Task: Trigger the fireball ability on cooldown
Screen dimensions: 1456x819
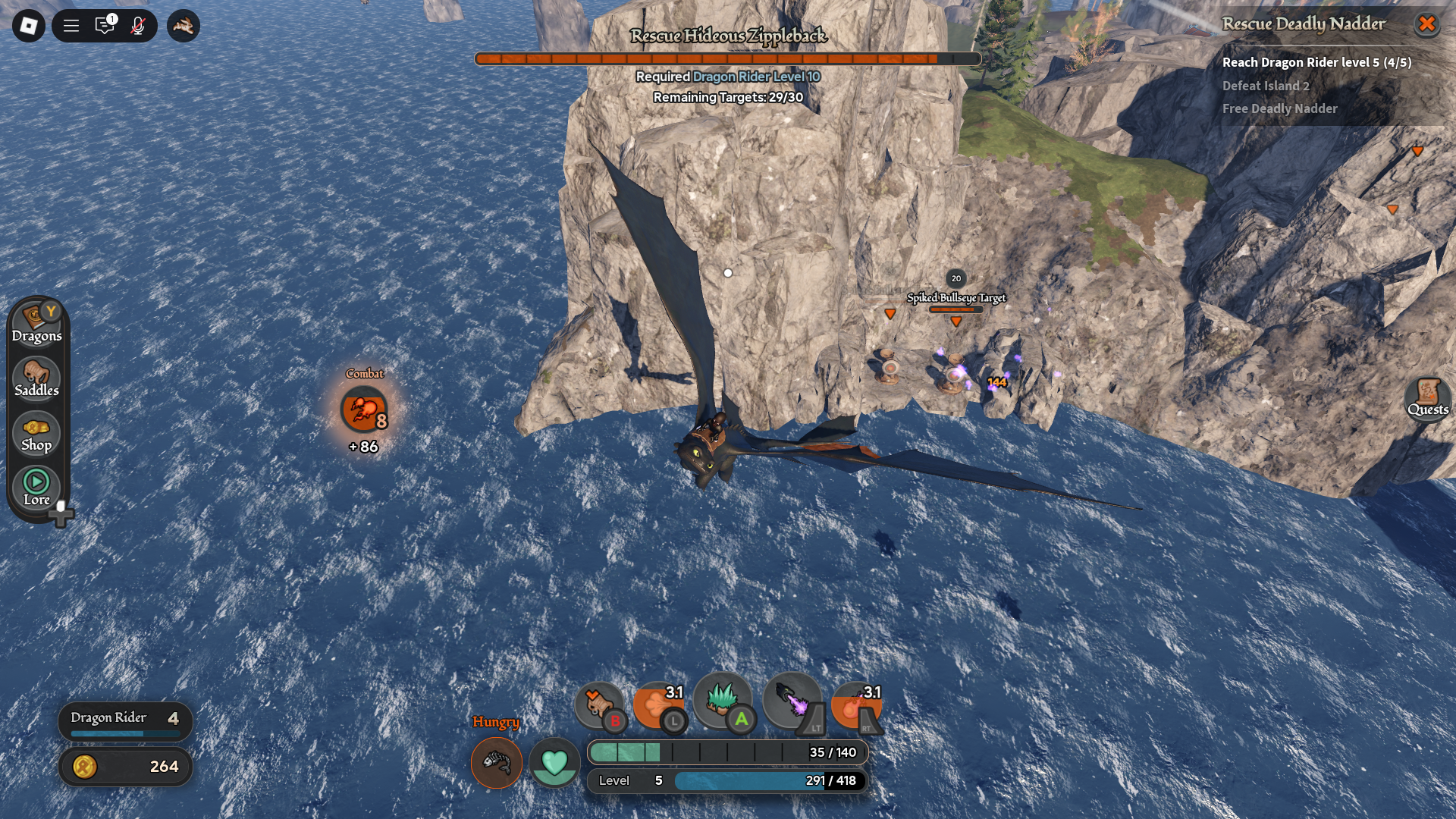Action: [x=856, y=704]
